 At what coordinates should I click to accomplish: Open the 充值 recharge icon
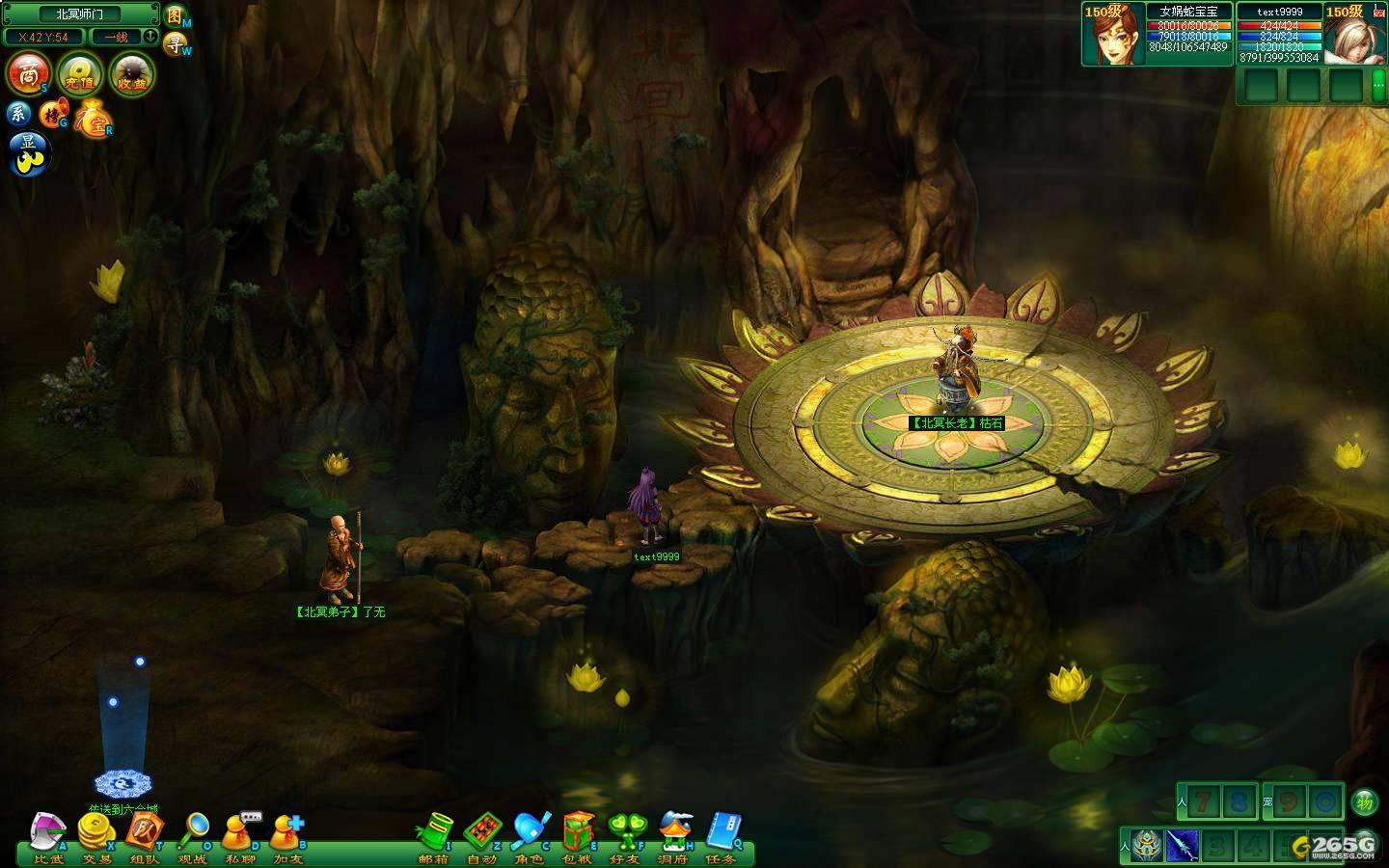pos(79,74)
